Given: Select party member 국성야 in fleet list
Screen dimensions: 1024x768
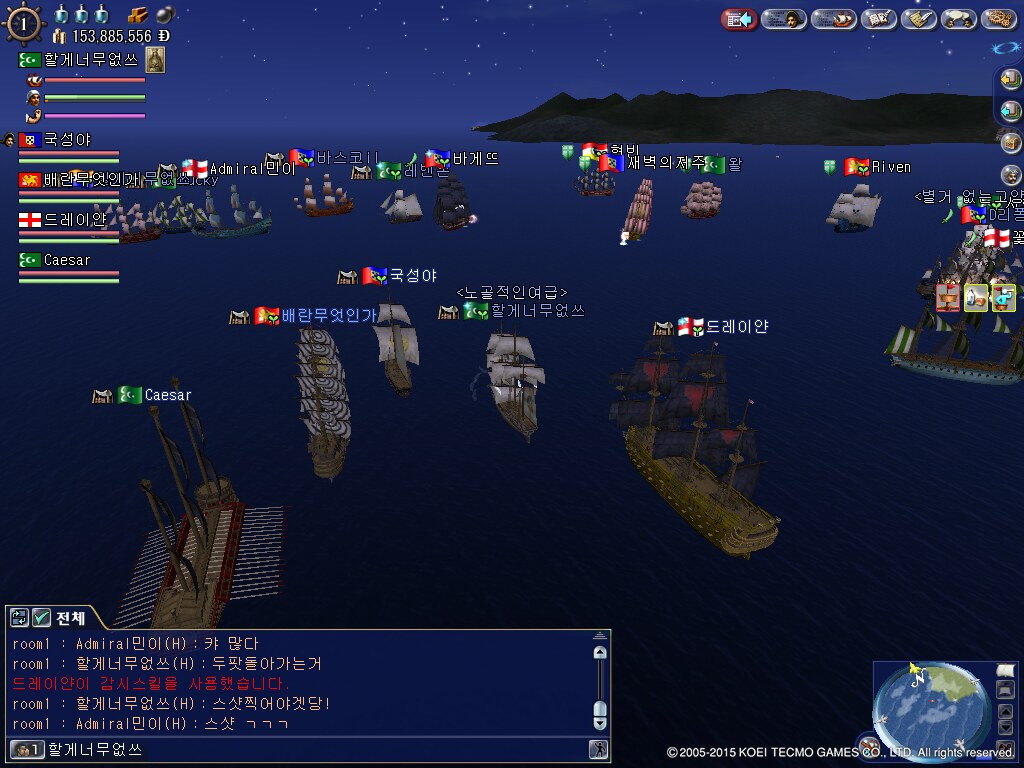Looking at the screenshot, I should click(66, 140).
